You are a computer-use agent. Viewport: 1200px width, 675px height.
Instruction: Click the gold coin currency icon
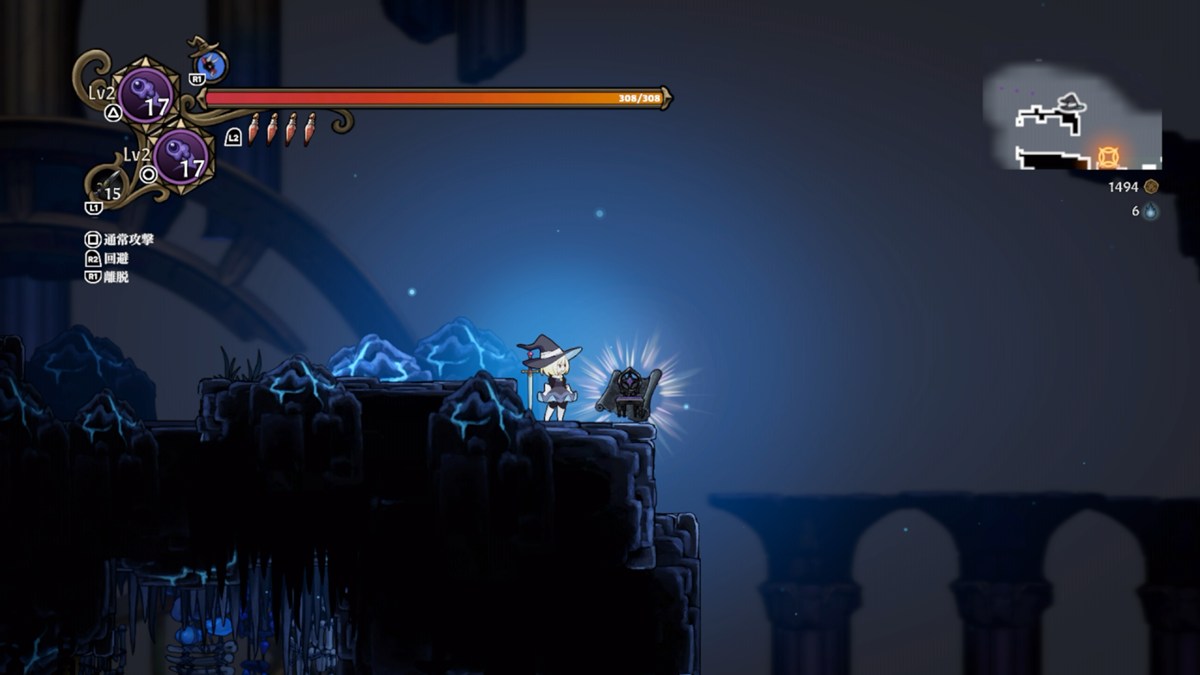click(x=1151, y=187)
